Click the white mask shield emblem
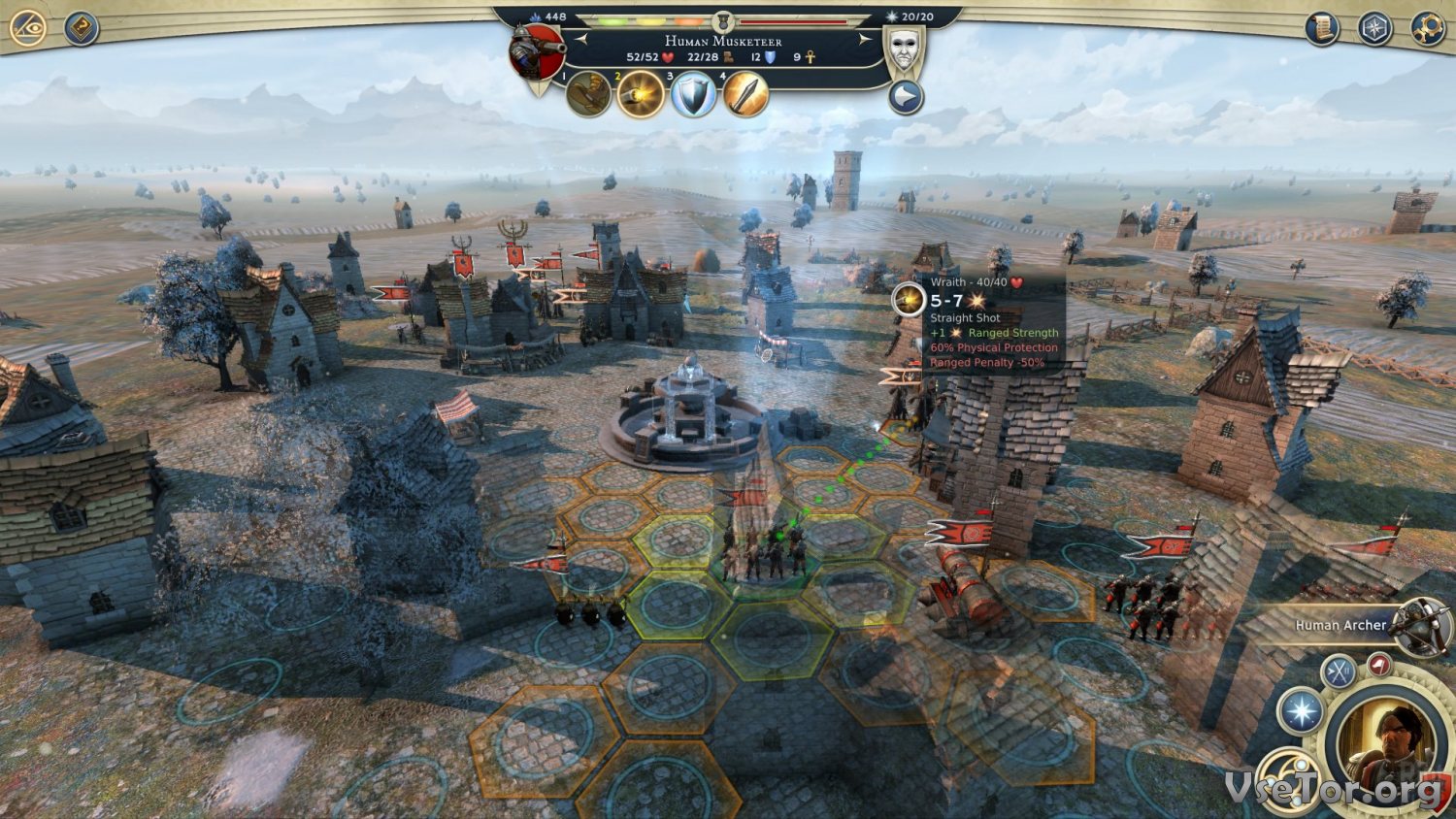The image size is (1456, 819). [x=905, y=47]
